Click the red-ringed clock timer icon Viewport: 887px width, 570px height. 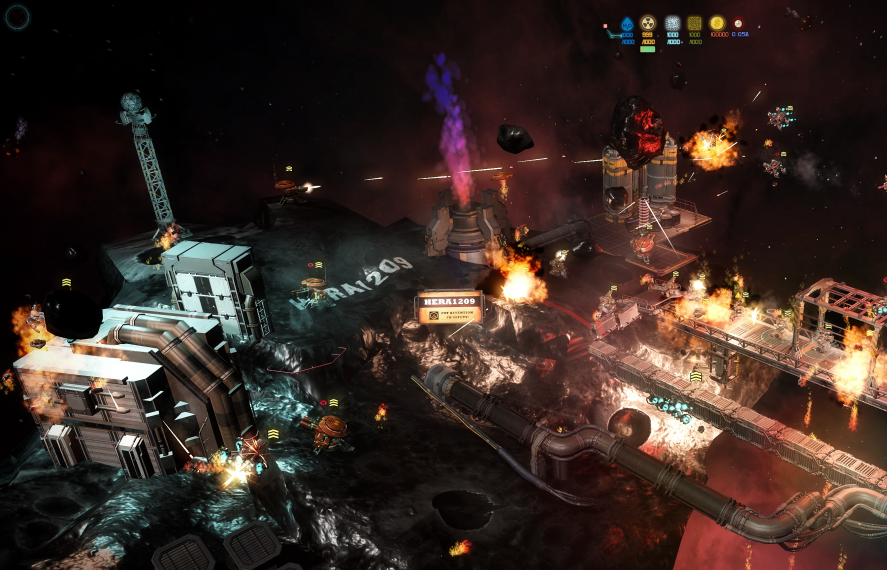click(738, 23)
